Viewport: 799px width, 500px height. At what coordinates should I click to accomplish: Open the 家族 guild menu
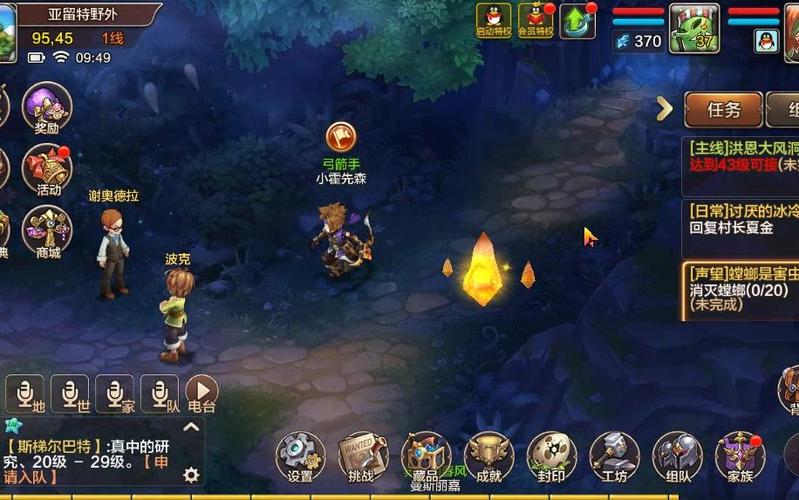pos(740,457)
